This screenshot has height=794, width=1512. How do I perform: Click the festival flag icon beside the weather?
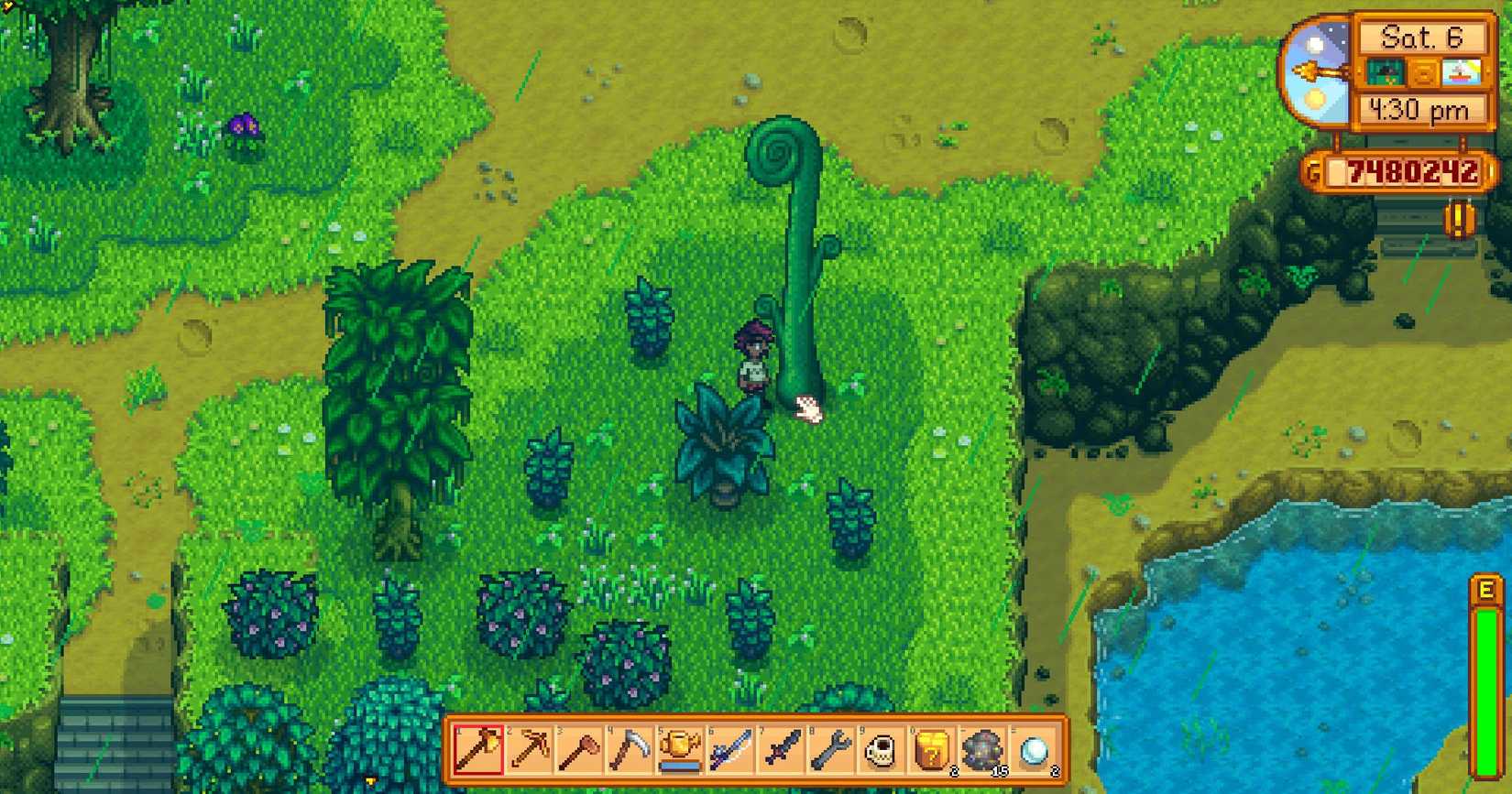1463,73
